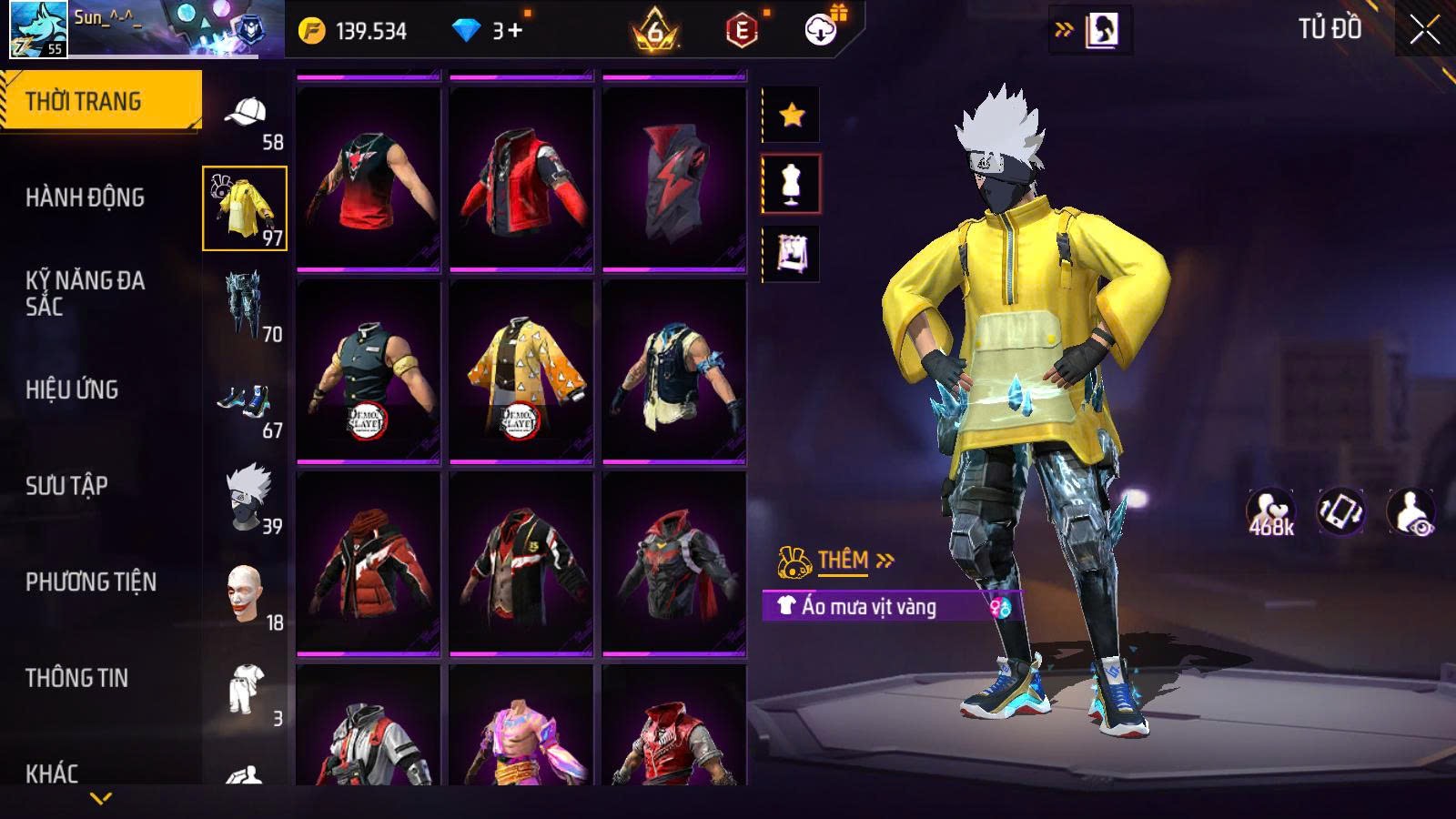Select the Phương Tiện menu entry
The height and width of the screenshot is (819, 1456).
(x=90, y=581)
